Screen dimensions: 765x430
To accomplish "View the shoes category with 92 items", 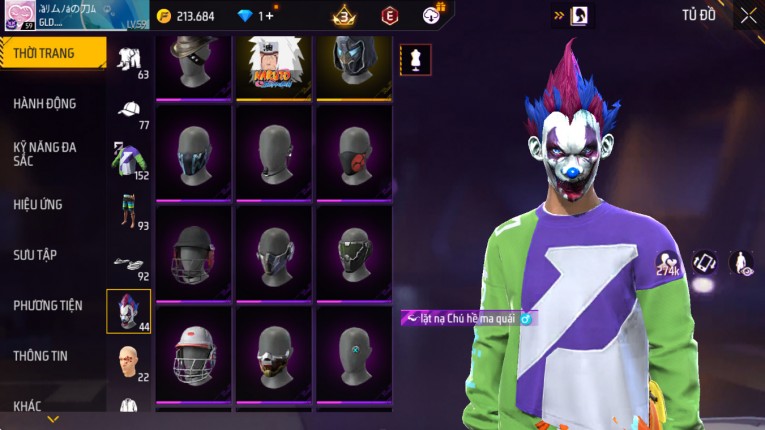I will (128, 263).
